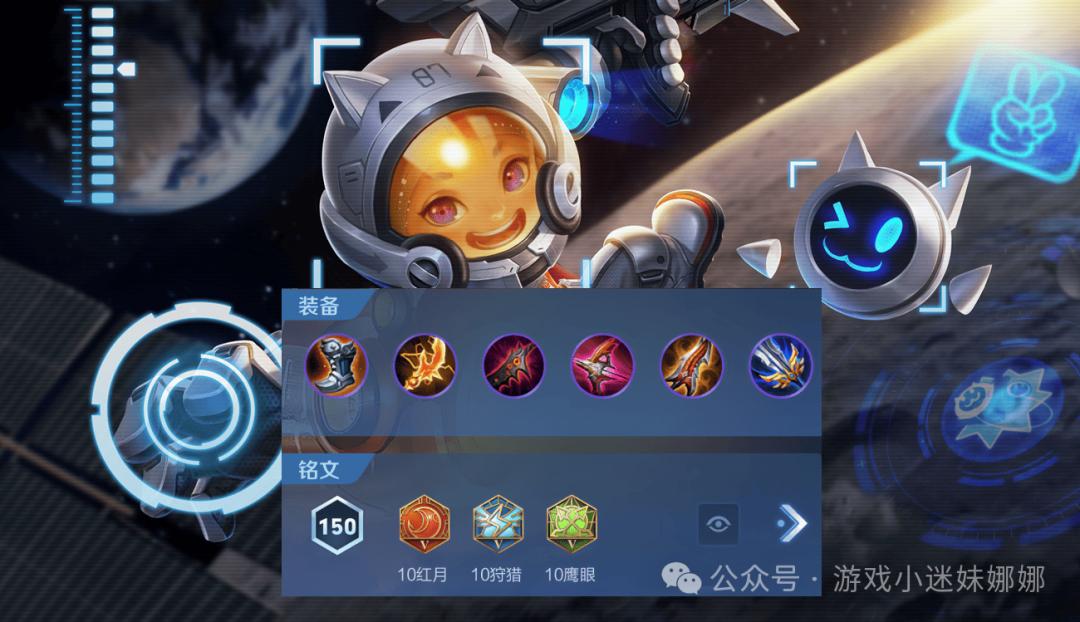1080x622 pixels.
Task: Toggle the eye visibility button
Action: (718, 524)
